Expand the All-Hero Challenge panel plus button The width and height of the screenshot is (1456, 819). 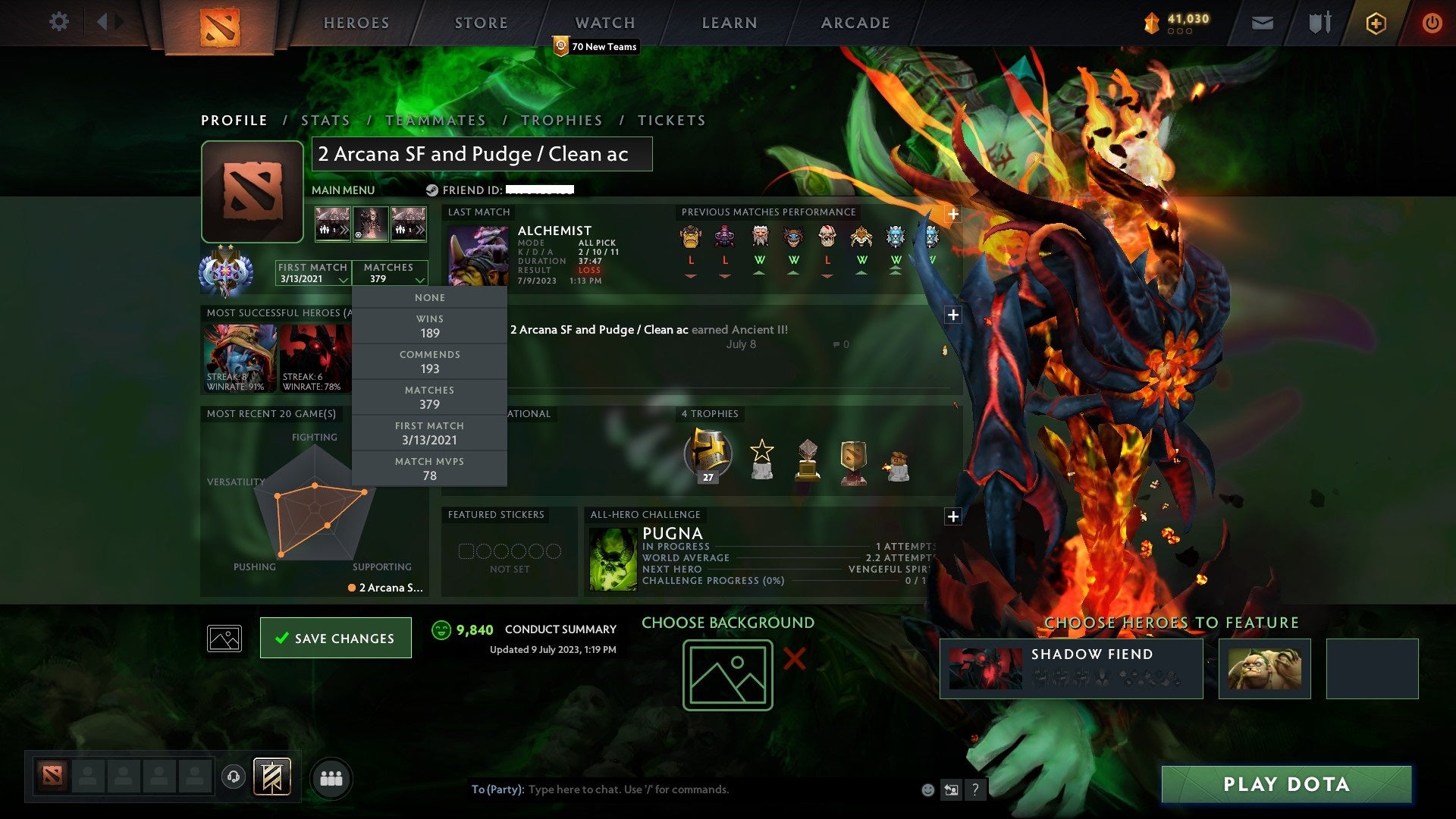point(953,518)
